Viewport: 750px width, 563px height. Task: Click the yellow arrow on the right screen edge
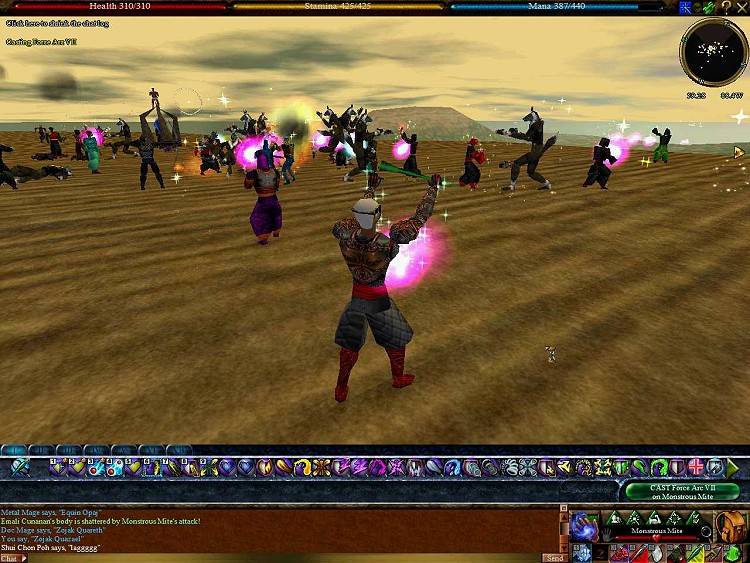(x=739, y=152)
